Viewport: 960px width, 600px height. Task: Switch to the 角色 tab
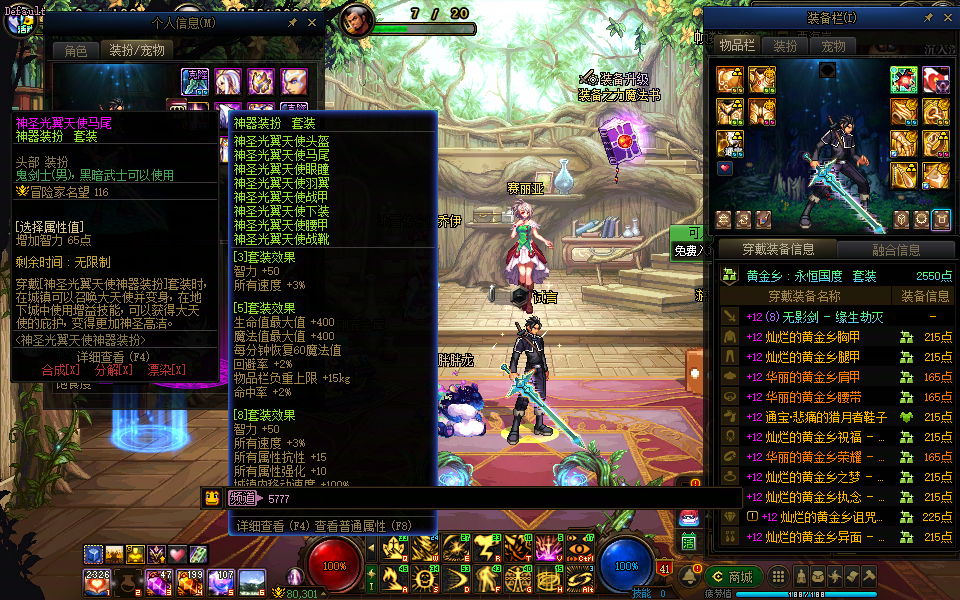tap(76, 50)
